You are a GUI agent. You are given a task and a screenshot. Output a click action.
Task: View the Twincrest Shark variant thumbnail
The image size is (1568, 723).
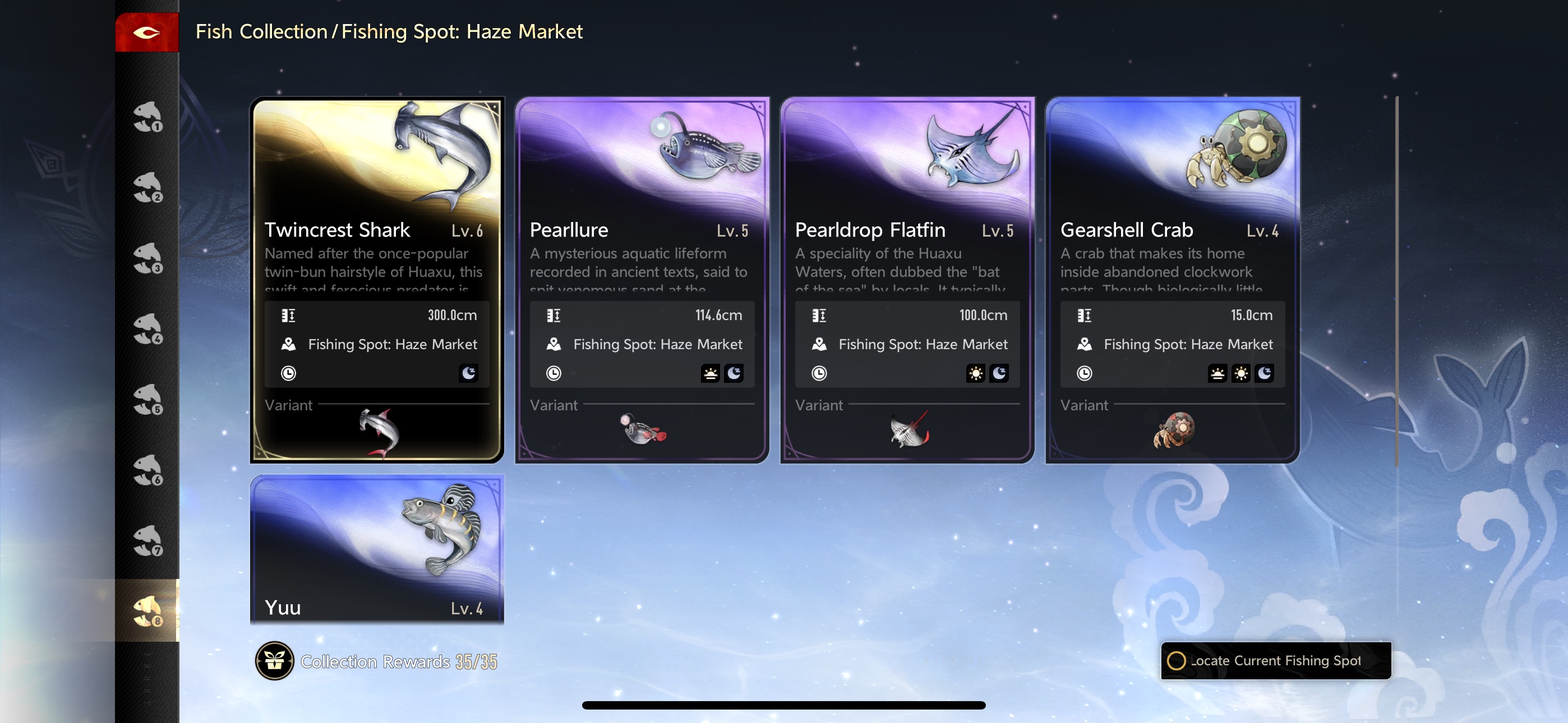[379, 432]
